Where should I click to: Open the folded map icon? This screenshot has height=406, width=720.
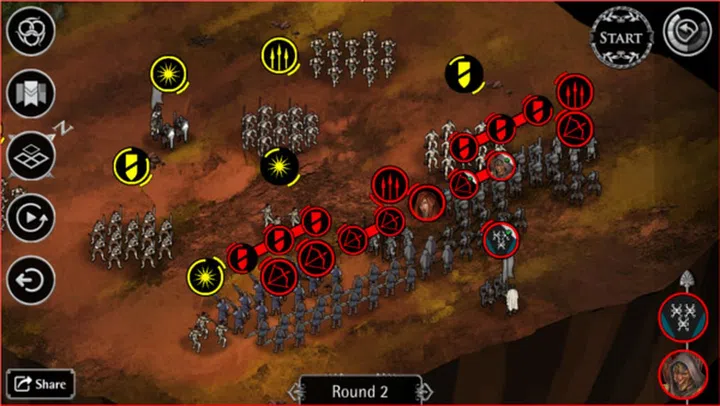[x=30, y=93]
